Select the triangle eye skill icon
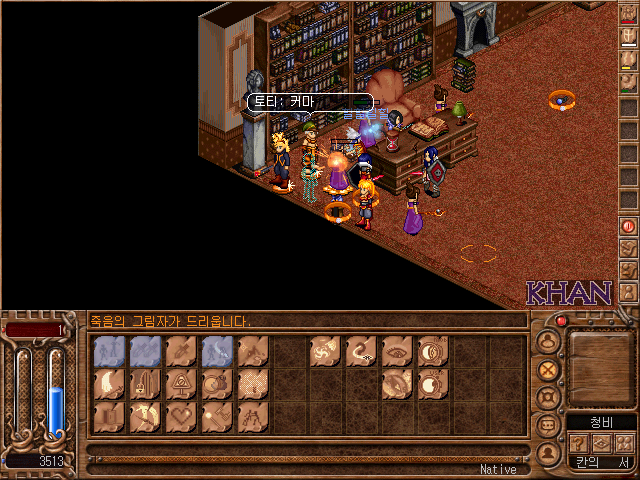The width and height of the screenshot is (640, 480). (x=182, y=383)
